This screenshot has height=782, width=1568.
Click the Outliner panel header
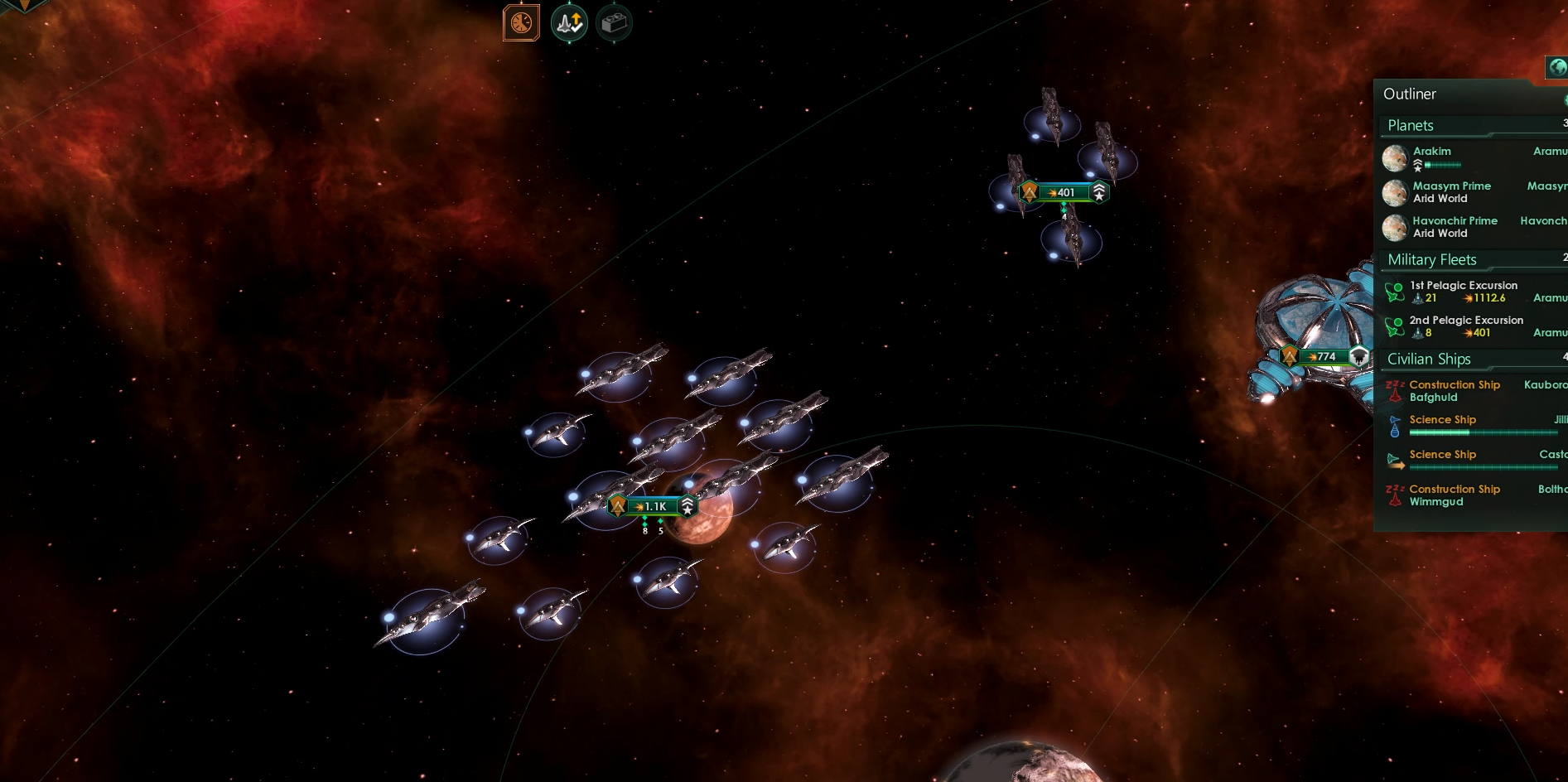point(1410,94)
